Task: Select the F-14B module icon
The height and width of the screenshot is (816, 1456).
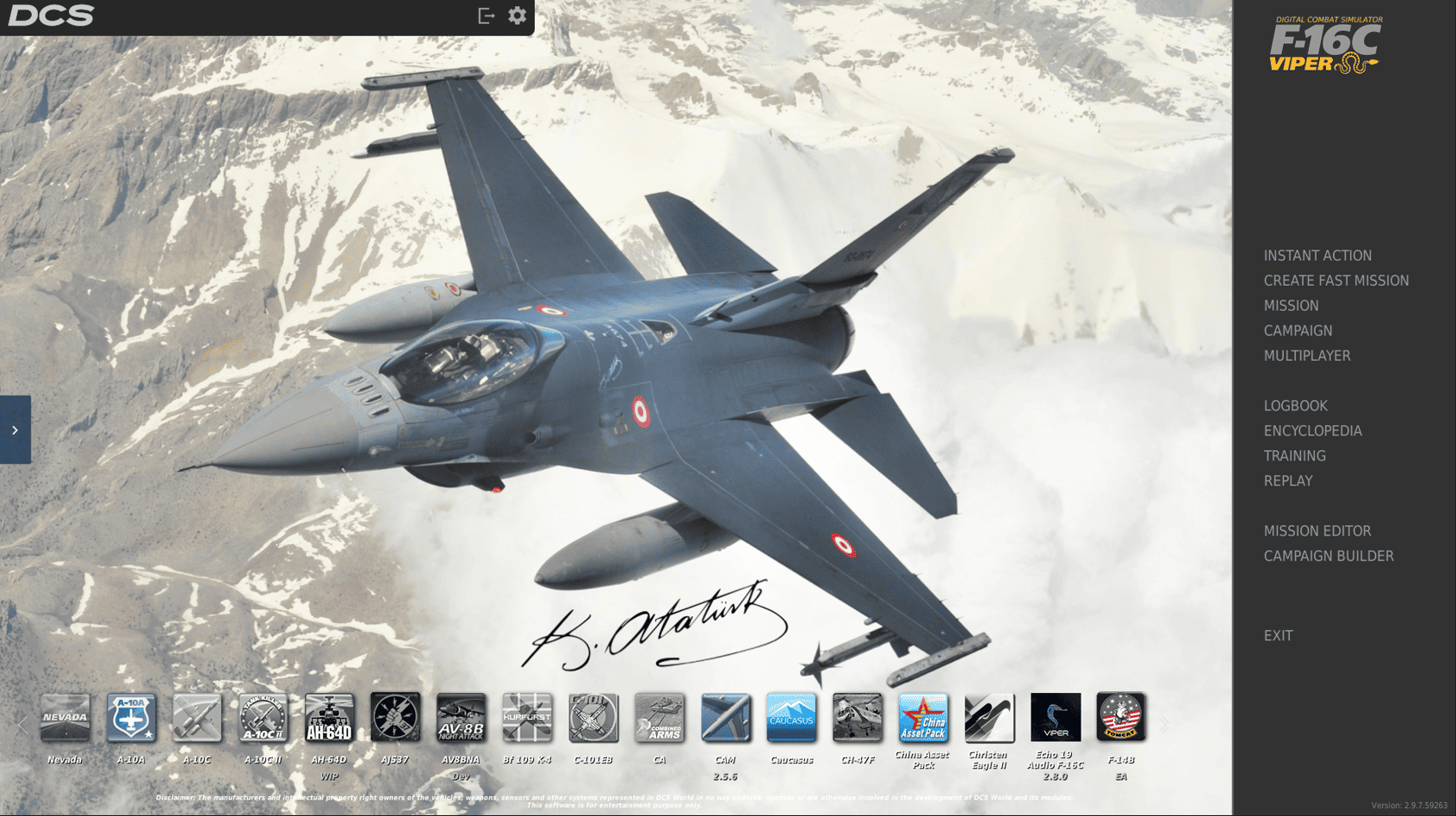Action: tap(1121, 718)
